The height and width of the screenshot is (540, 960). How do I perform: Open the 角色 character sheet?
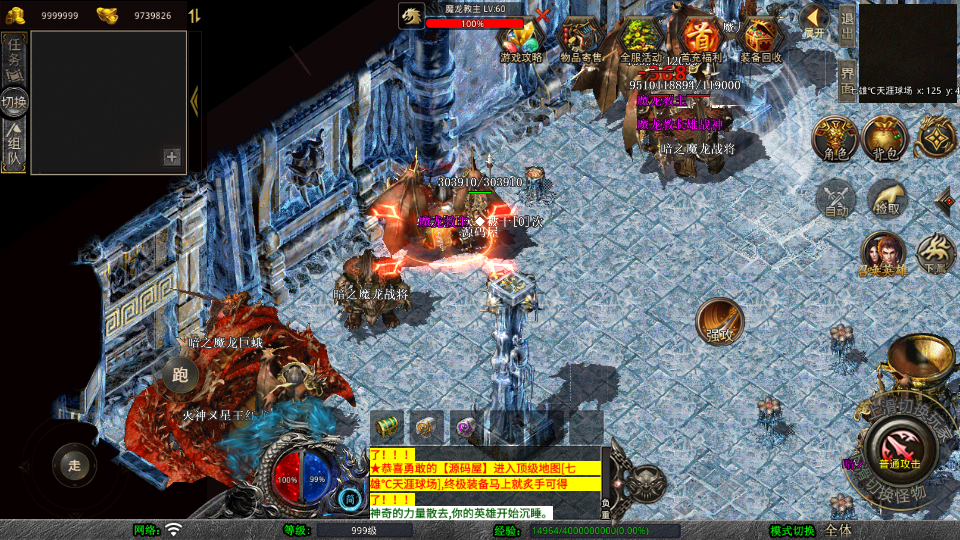point(833,137)
